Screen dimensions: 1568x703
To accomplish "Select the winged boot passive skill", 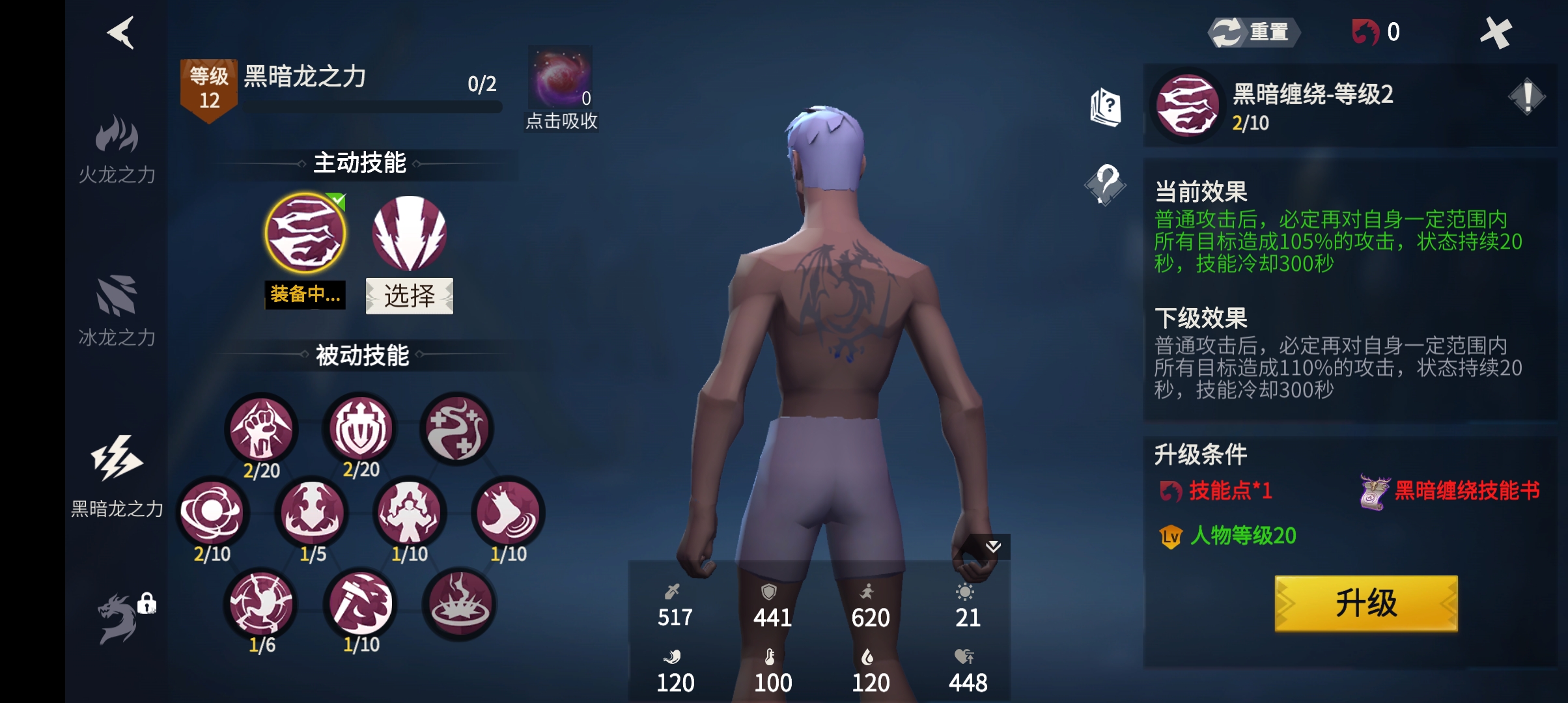I will [x=508, y=513].
